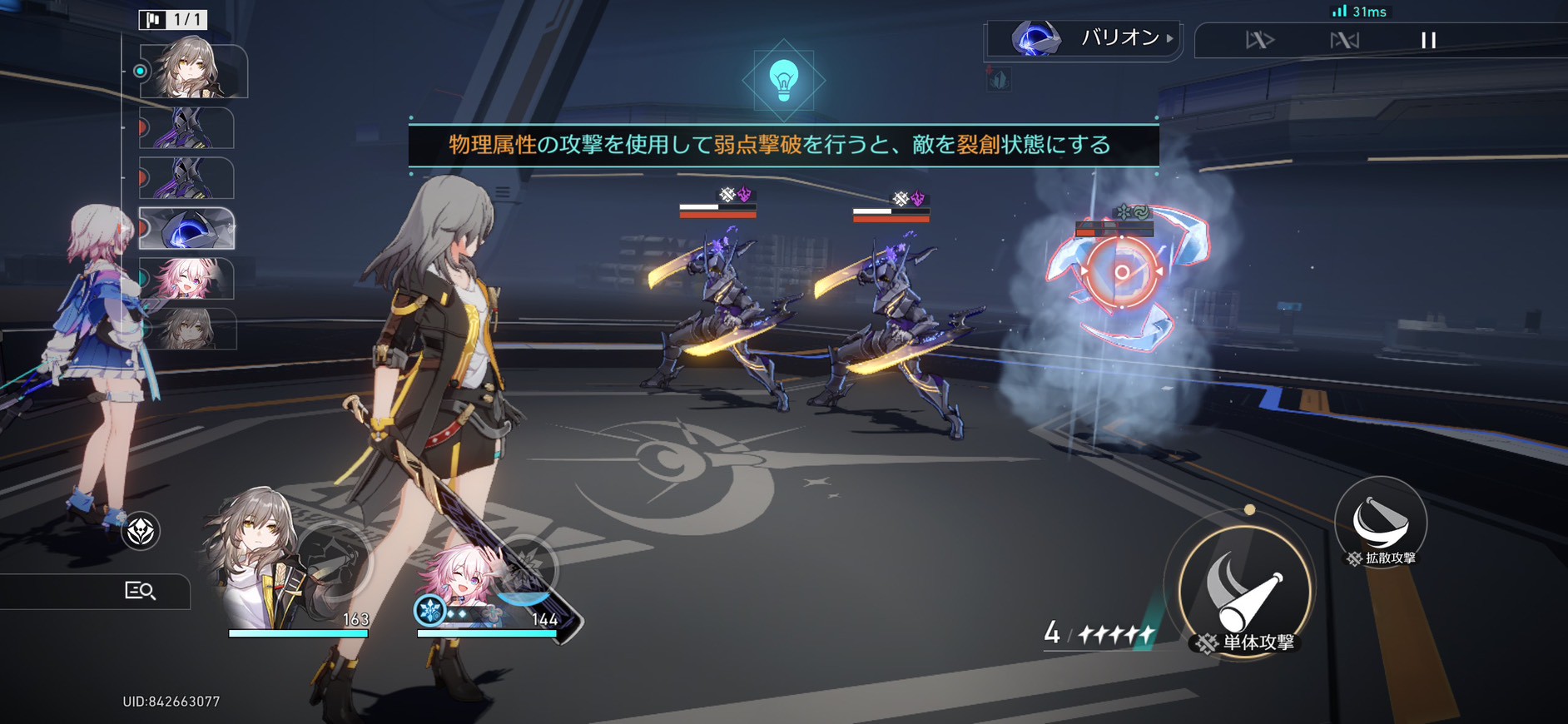Image resolution: width=1568 pixels, height=724 pixels.
Task: Select Trailblazer's character portrait card
Action: (266, 566)
